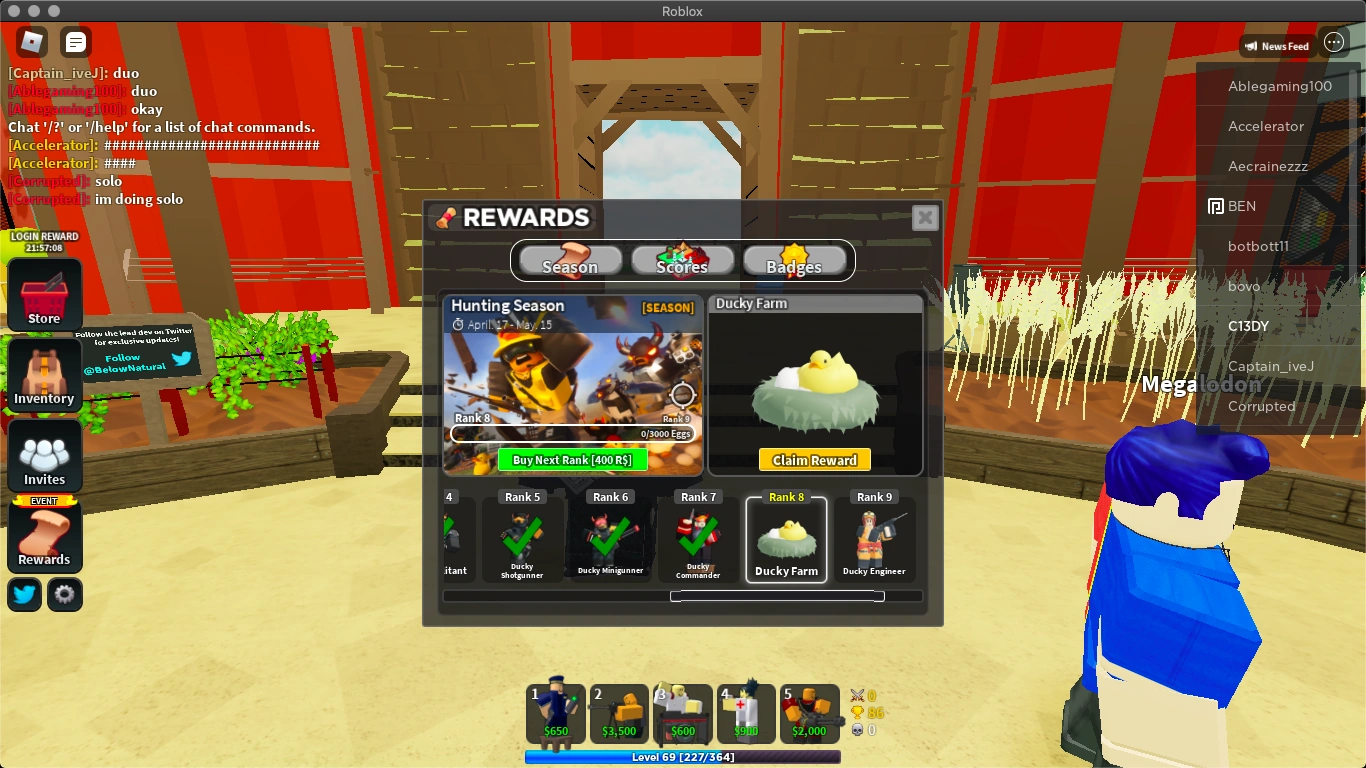The image size is (1366, 768).
Task: Open the Store panel
Action: (x=44, y=295)
